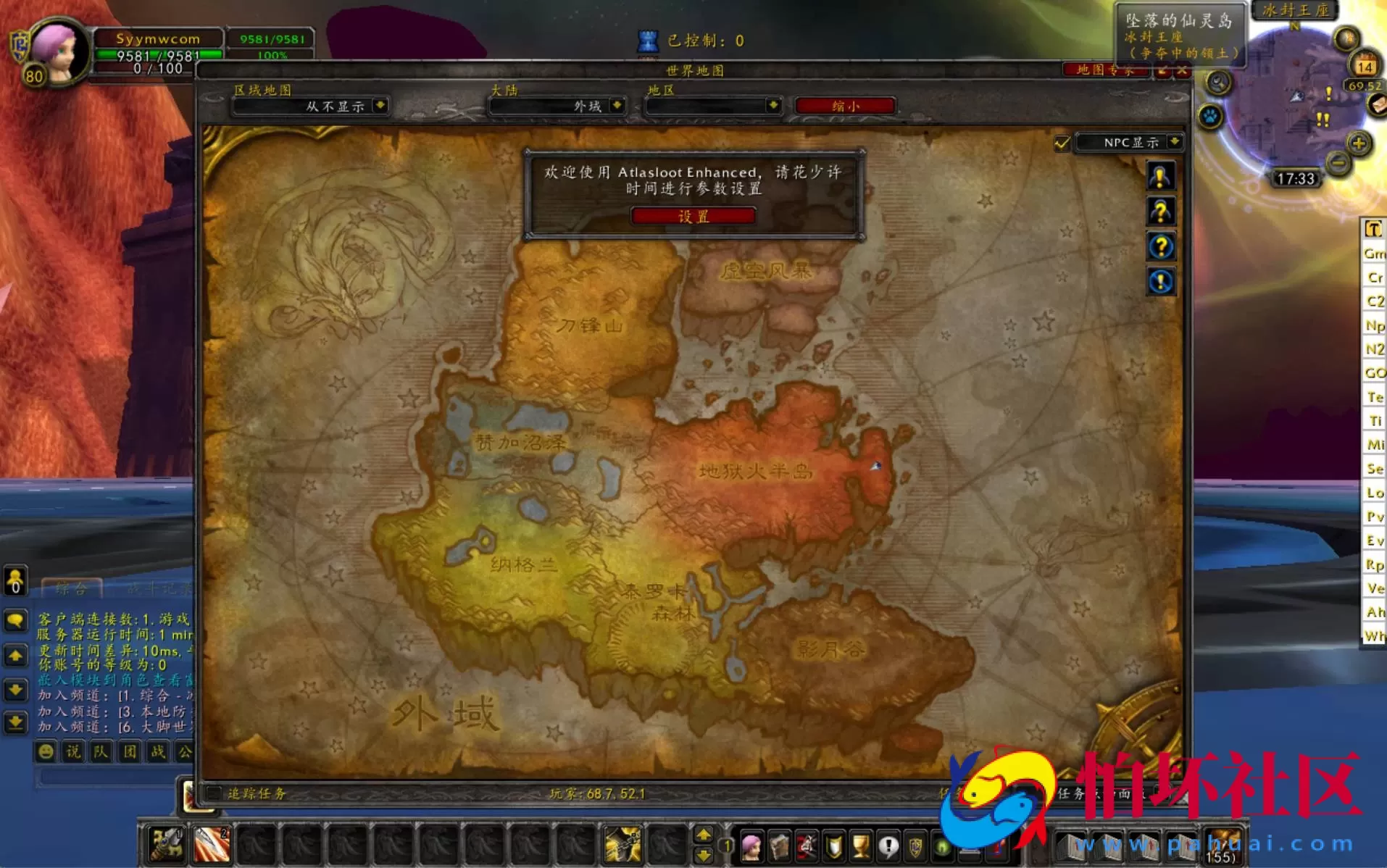The height and width of the screenshot is (868, 1387).
Task: Open the spellbook icon on the micro menu
Action: coord(778,846)
